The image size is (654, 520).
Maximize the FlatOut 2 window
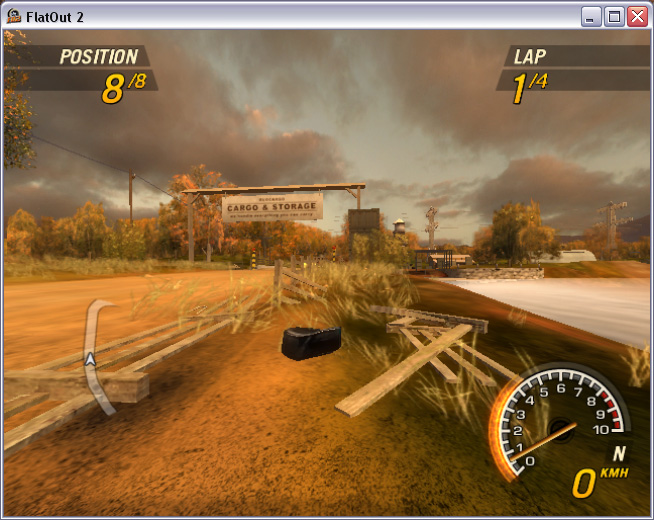pos(614,16)
